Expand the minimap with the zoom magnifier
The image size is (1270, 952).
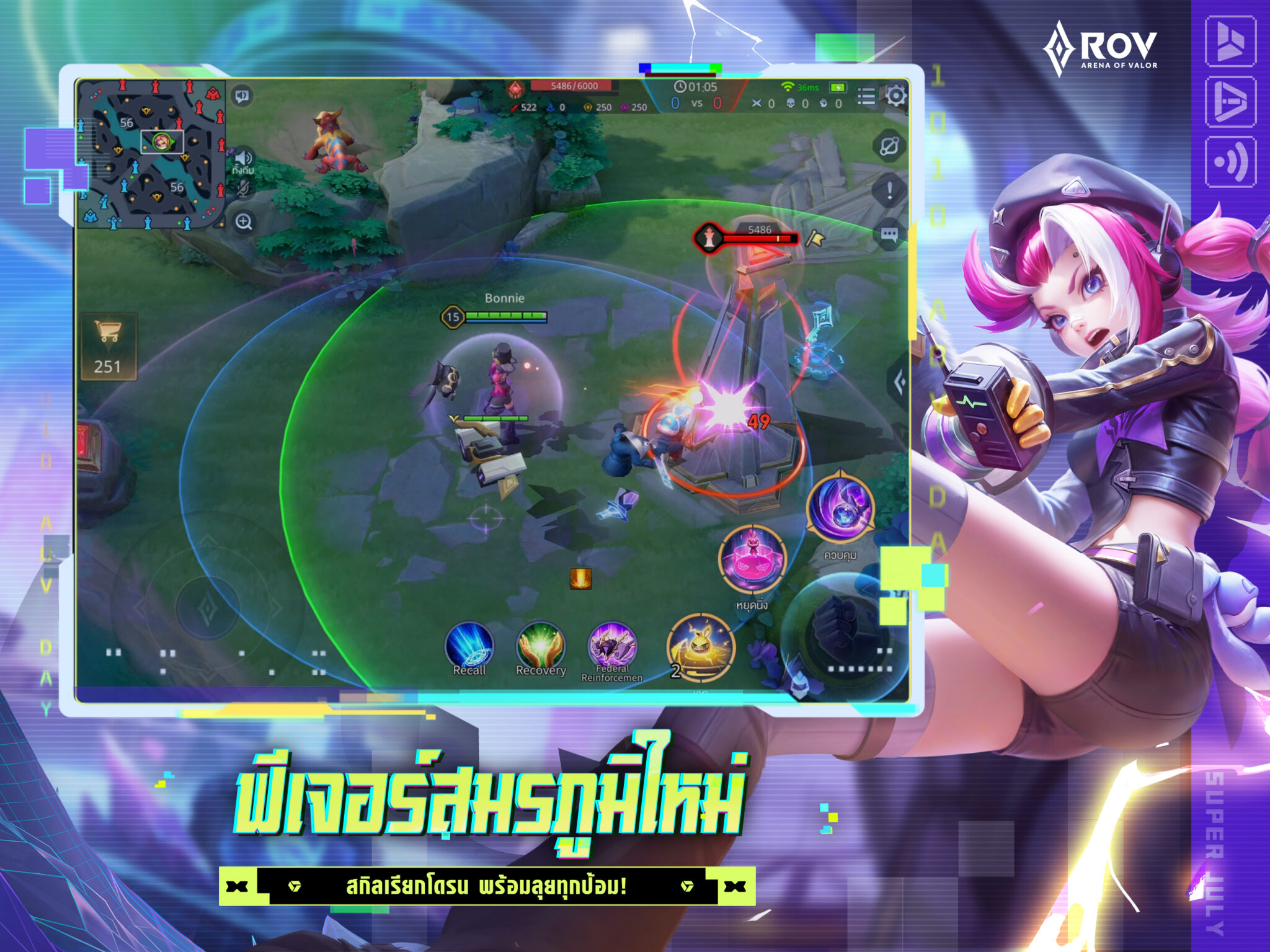click(243, 221)
